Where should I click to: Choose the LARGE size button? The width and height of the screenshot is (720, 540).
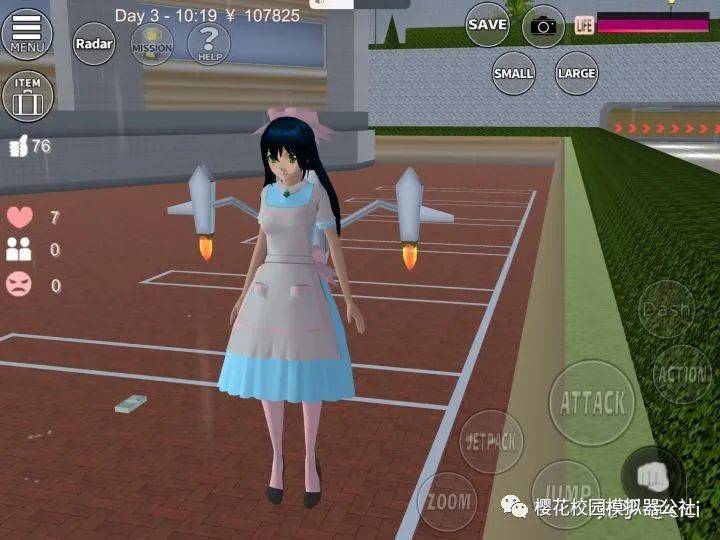577,73
